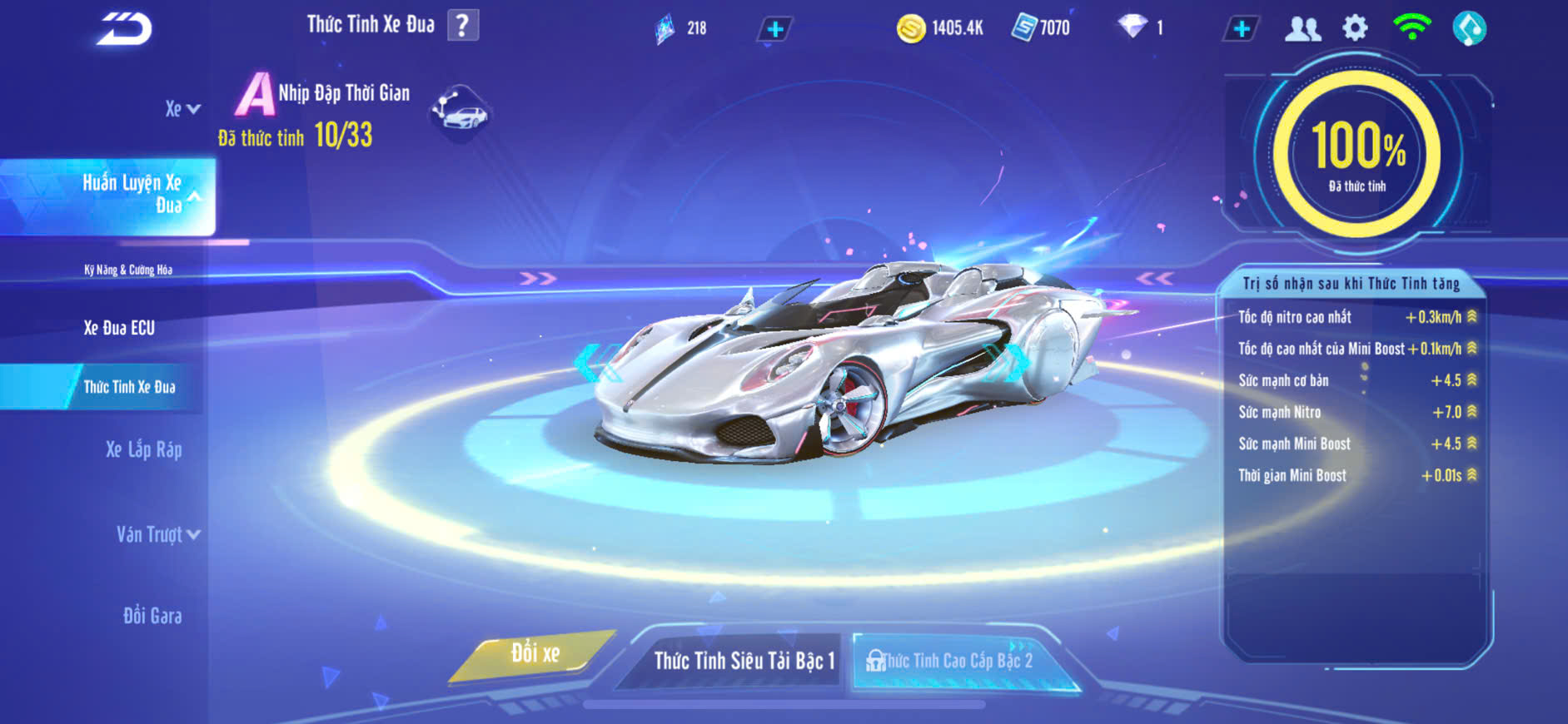Open the question mark help button
The height and width of the screenshot is (724, 1568).
[463, 26]
